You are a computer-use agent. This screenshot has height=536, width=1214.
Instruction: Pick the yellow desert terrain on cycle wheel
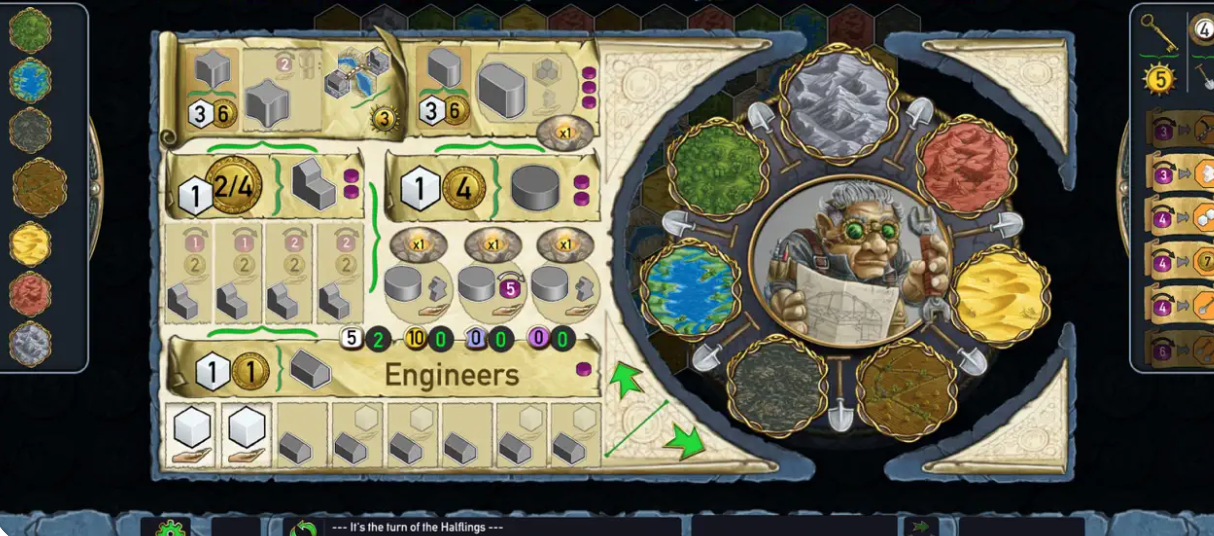1000,294
